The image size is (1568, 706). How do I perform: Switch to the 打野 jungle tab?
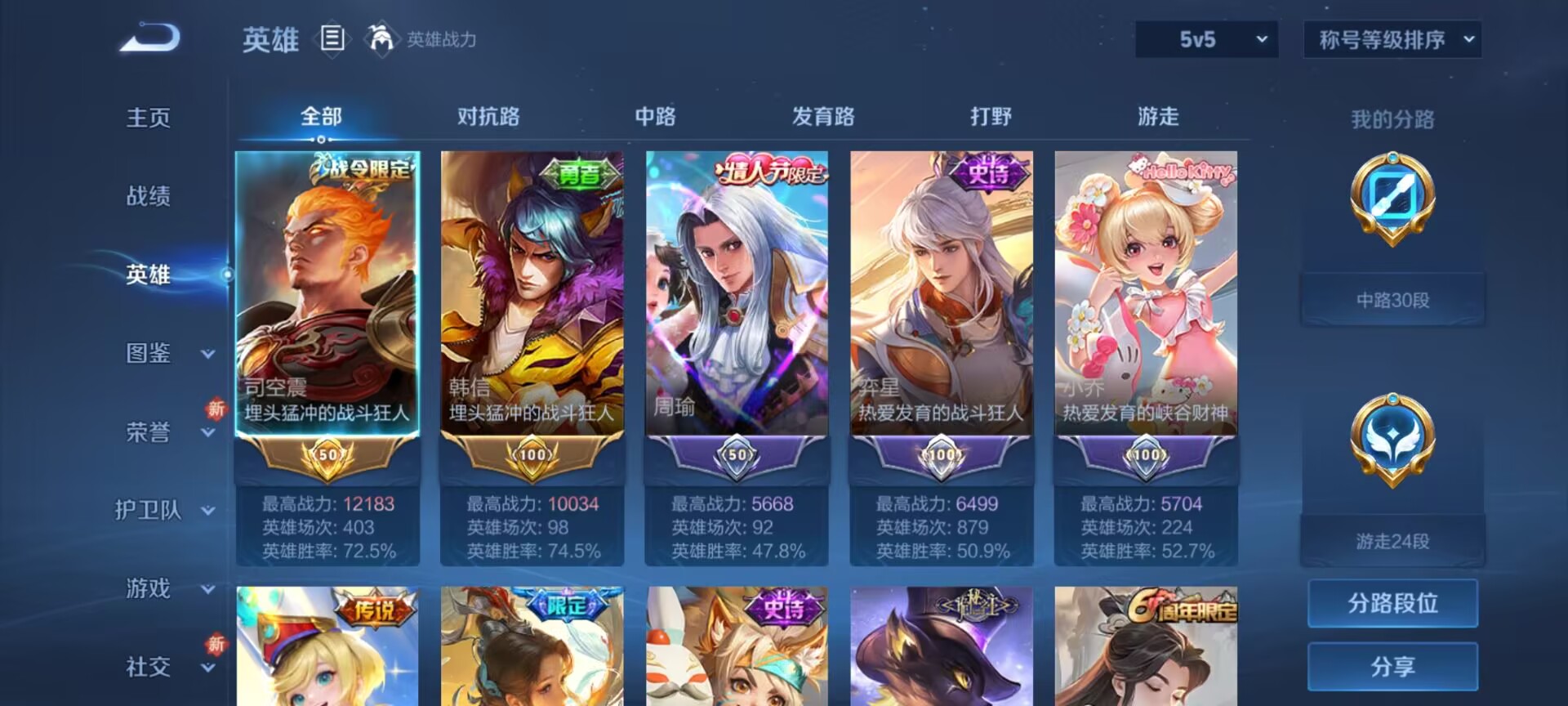coord(992,117)
